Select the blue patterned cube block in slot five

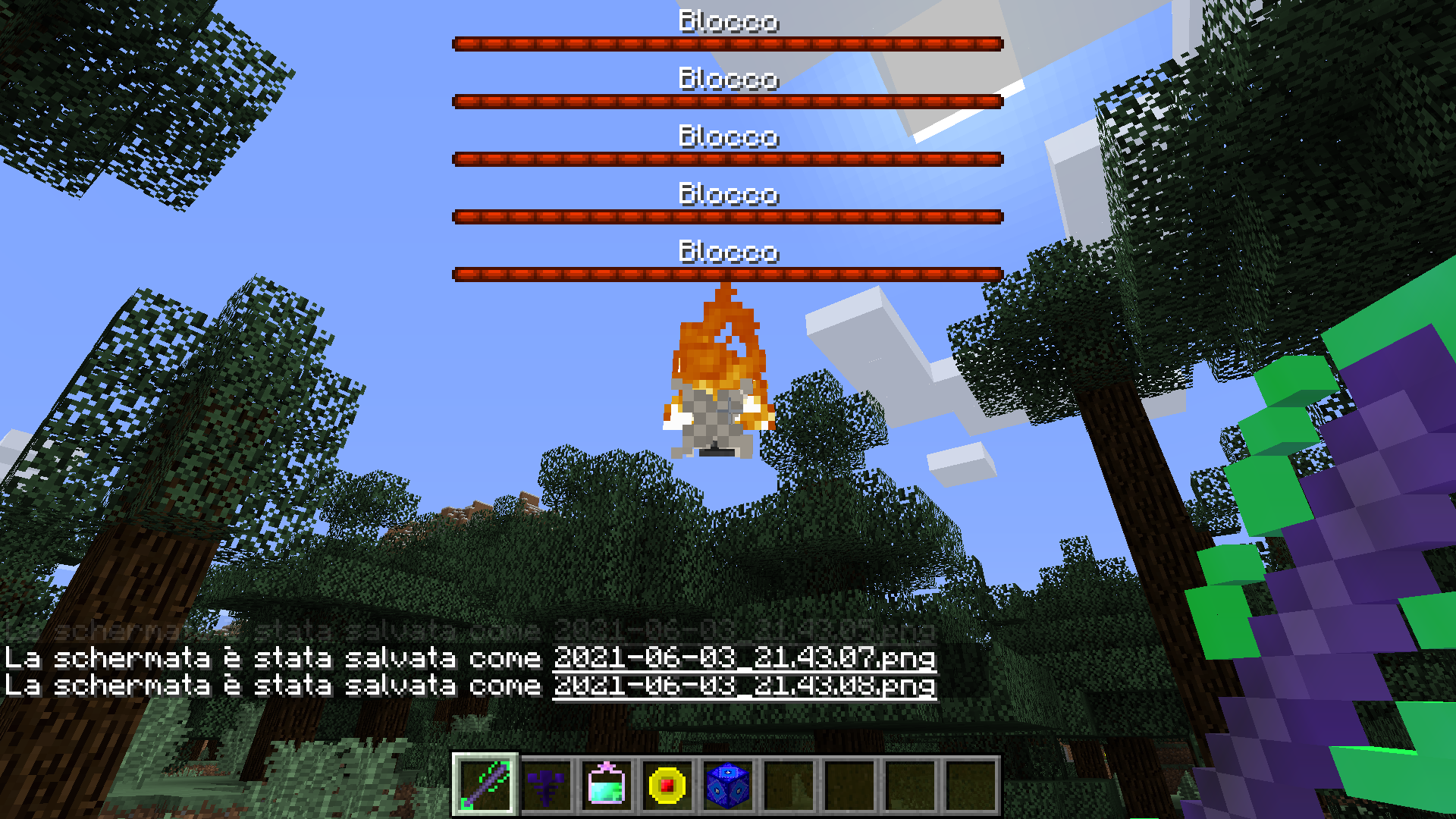[x=726, y=786]
